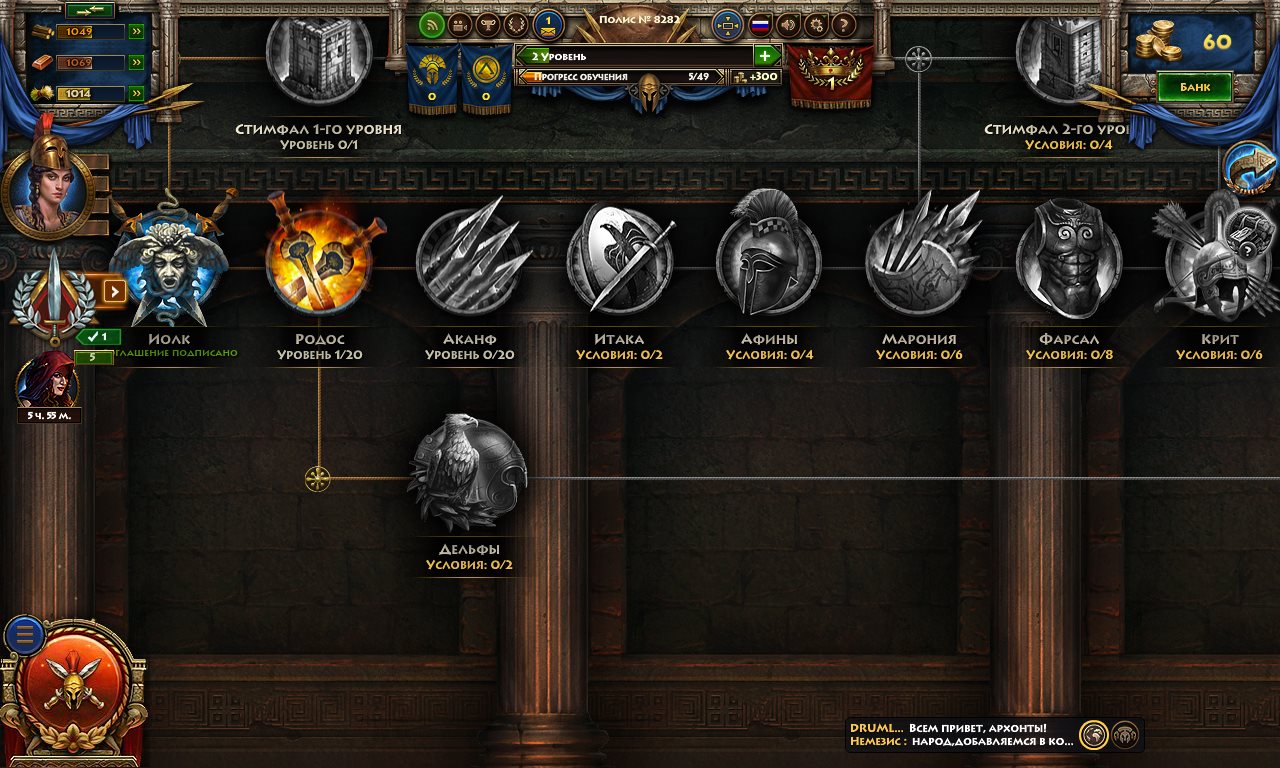1280x768 pixels.
Task: Open the chat message bar
Action: click(x=961, y=735)
